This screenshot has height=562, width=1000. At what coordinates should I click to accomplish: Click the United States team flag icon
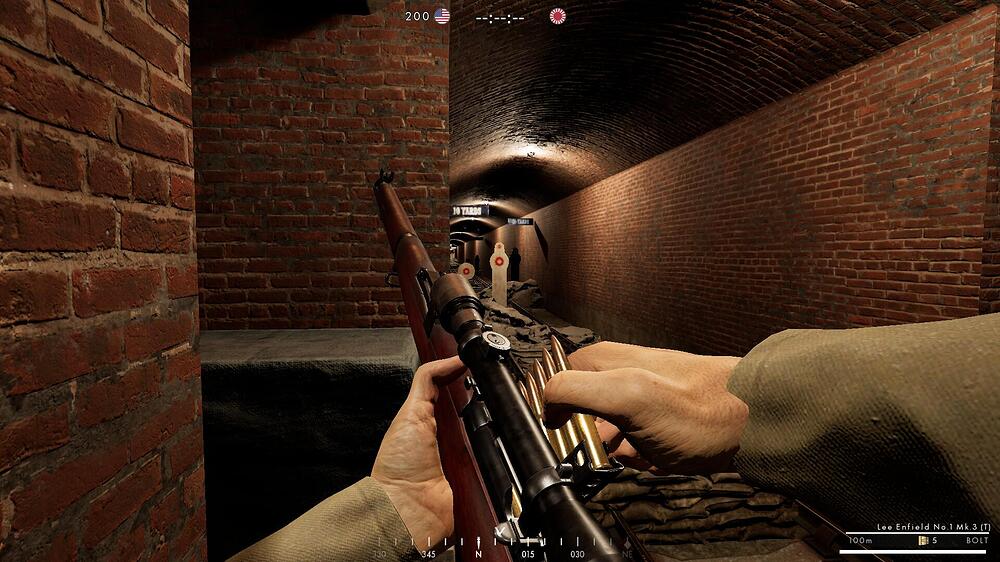[442, 16]
